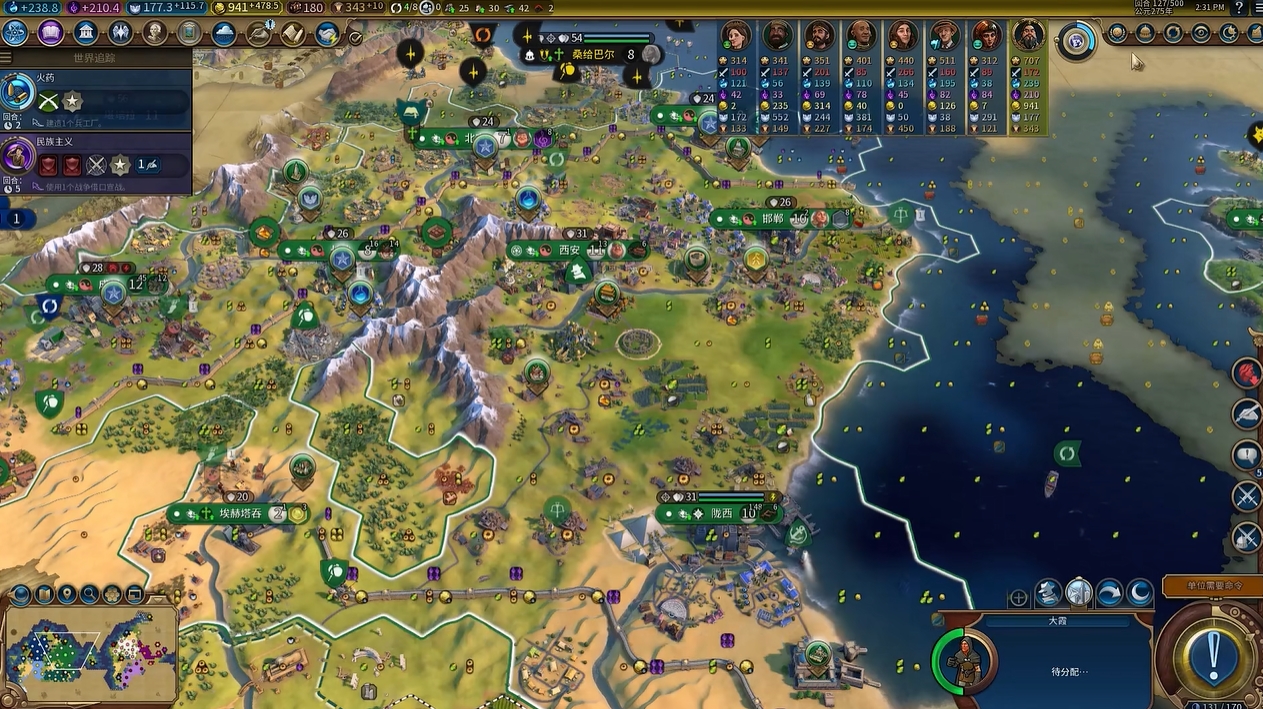The image size is (1263, 709).
Task: Open the great people screen
Action: (x=155, y=33)
